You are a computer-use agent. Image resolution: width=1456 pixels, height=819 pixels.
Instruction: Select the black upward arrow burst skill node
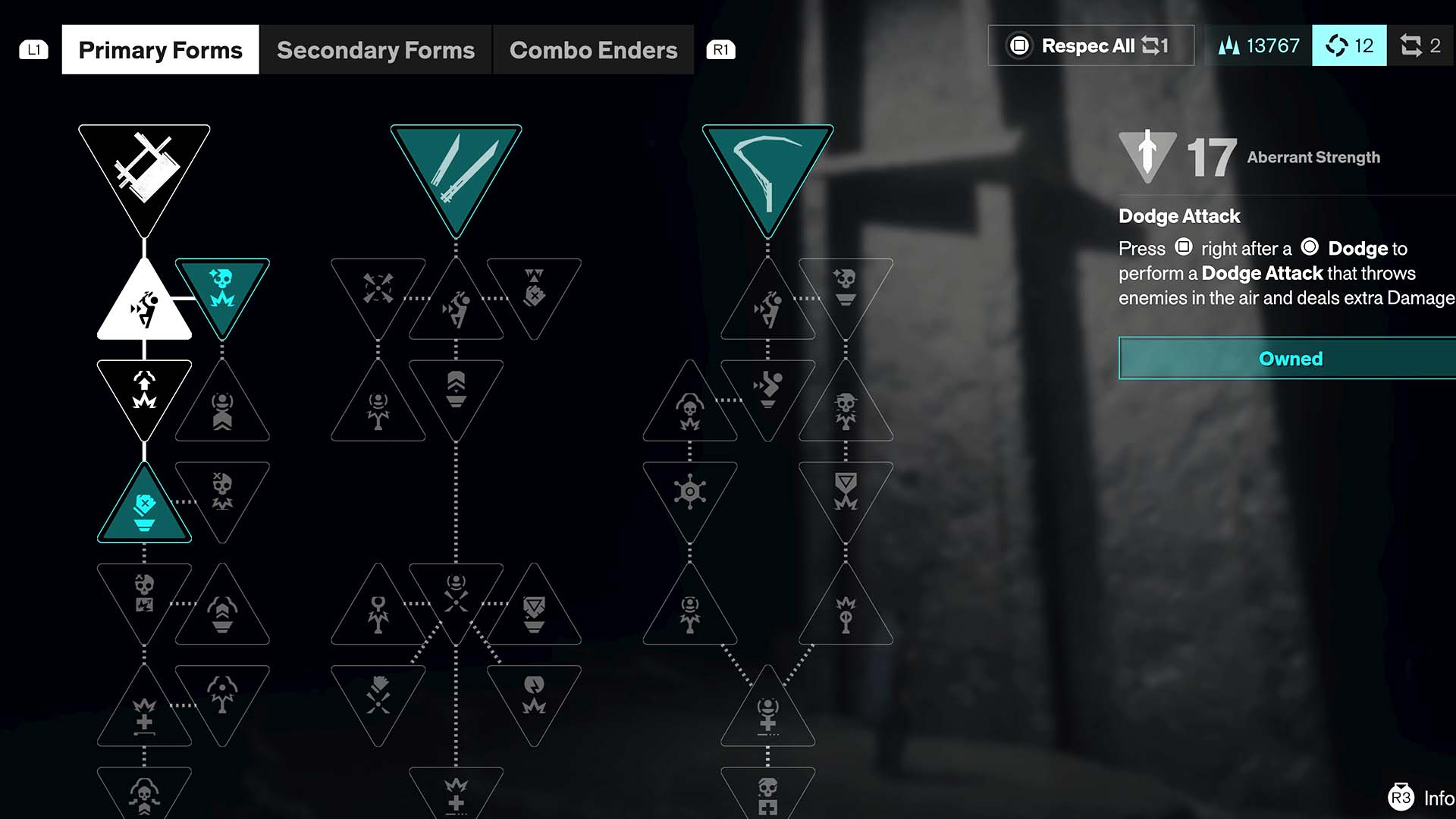point(144,391)
